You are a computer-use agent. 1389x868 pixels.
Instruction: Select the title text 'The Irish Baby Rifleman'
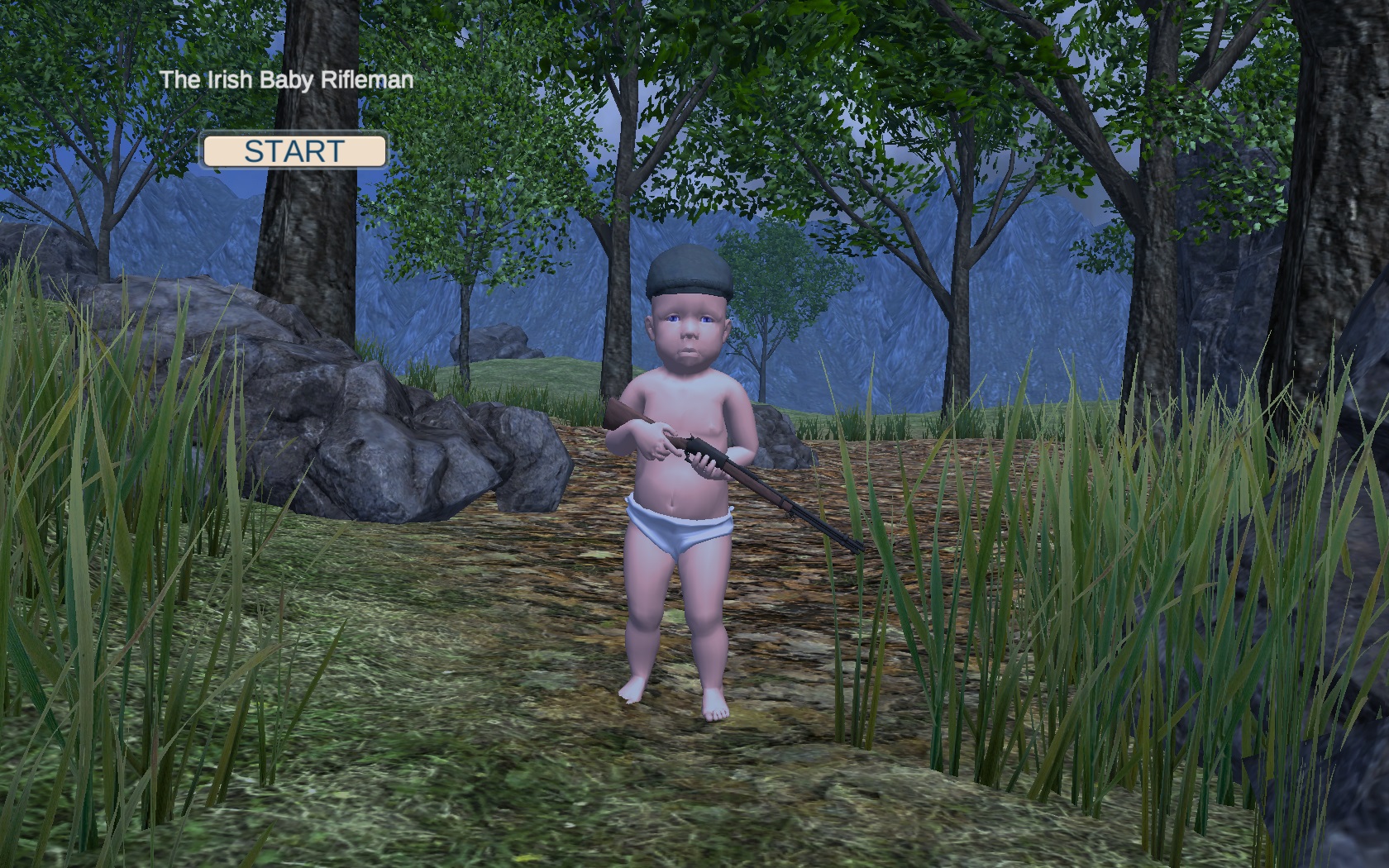tap(288, 81)
